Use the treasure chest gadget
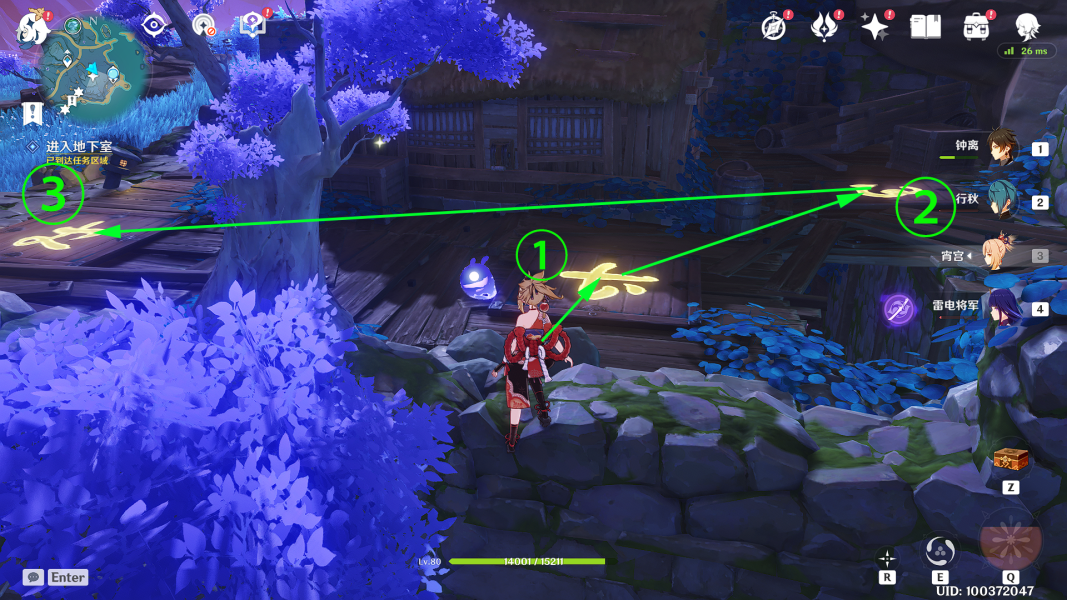 pos(1010,462)
